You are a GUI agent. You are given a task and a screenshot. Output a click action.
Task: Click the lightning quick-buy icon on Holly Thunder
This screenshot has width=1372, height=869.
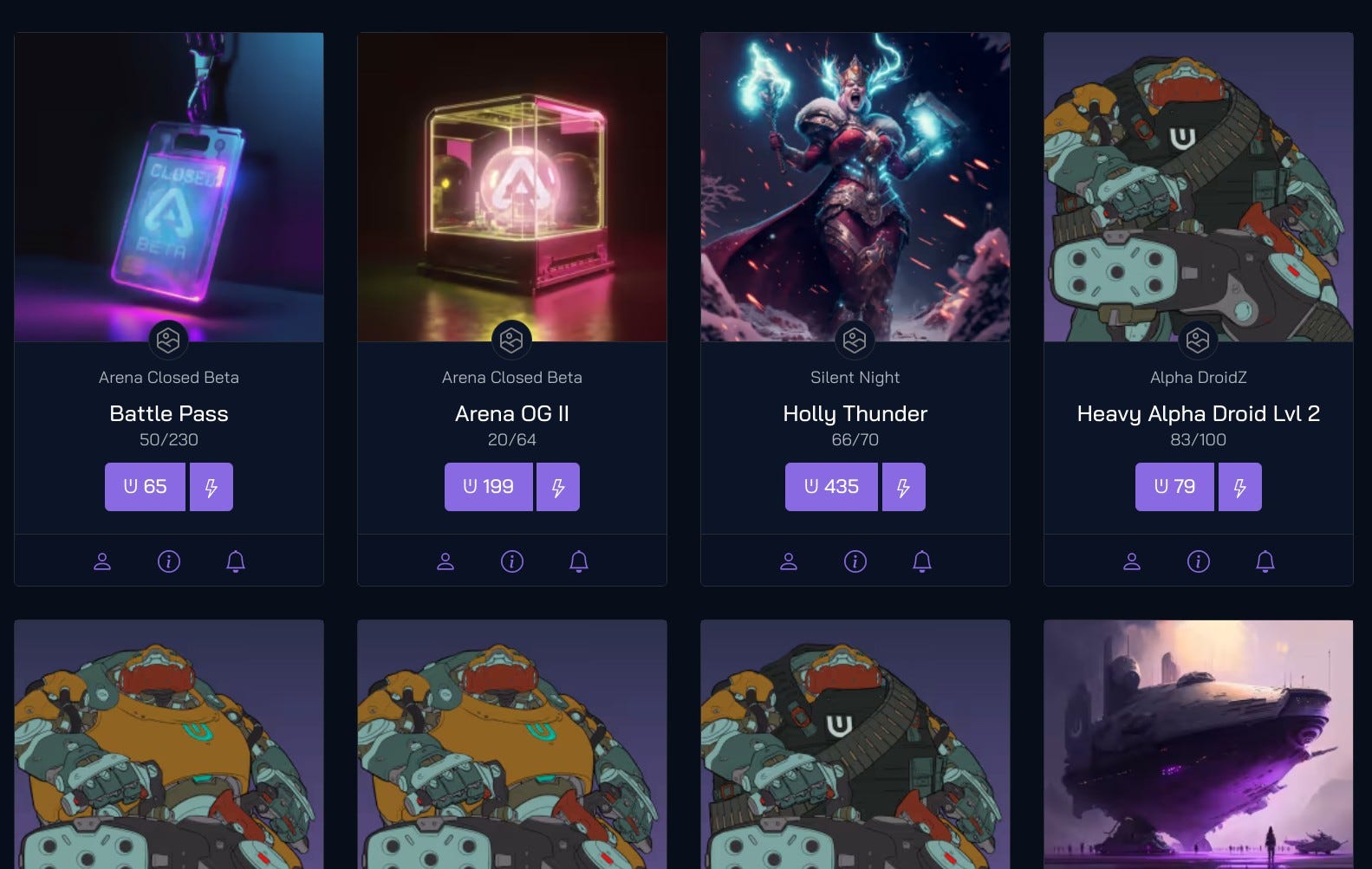point(903,486)
